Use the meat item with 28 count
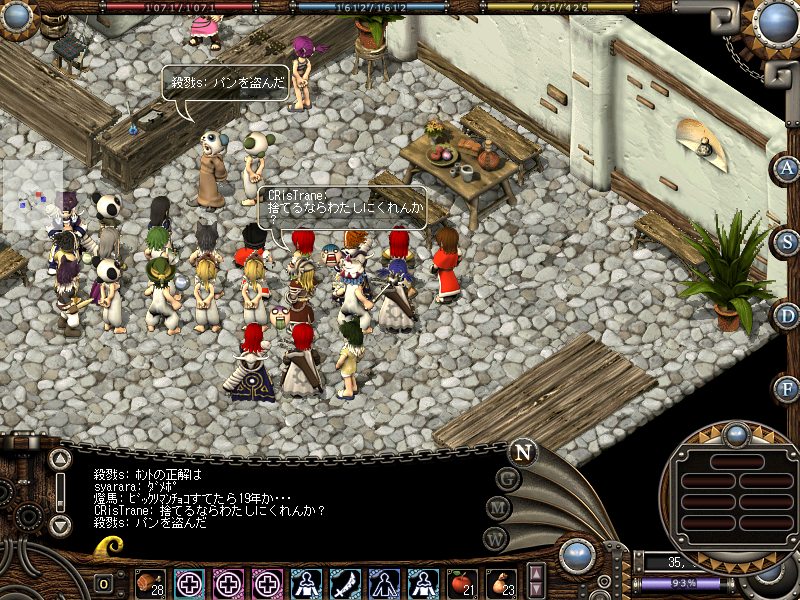 pos(150,583)
